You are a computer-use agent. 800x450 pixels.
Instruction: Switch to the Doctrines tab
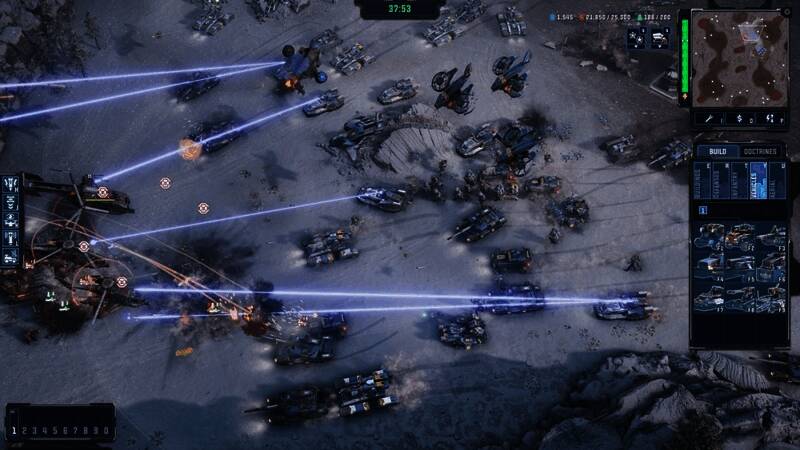(x=760, y=151)
